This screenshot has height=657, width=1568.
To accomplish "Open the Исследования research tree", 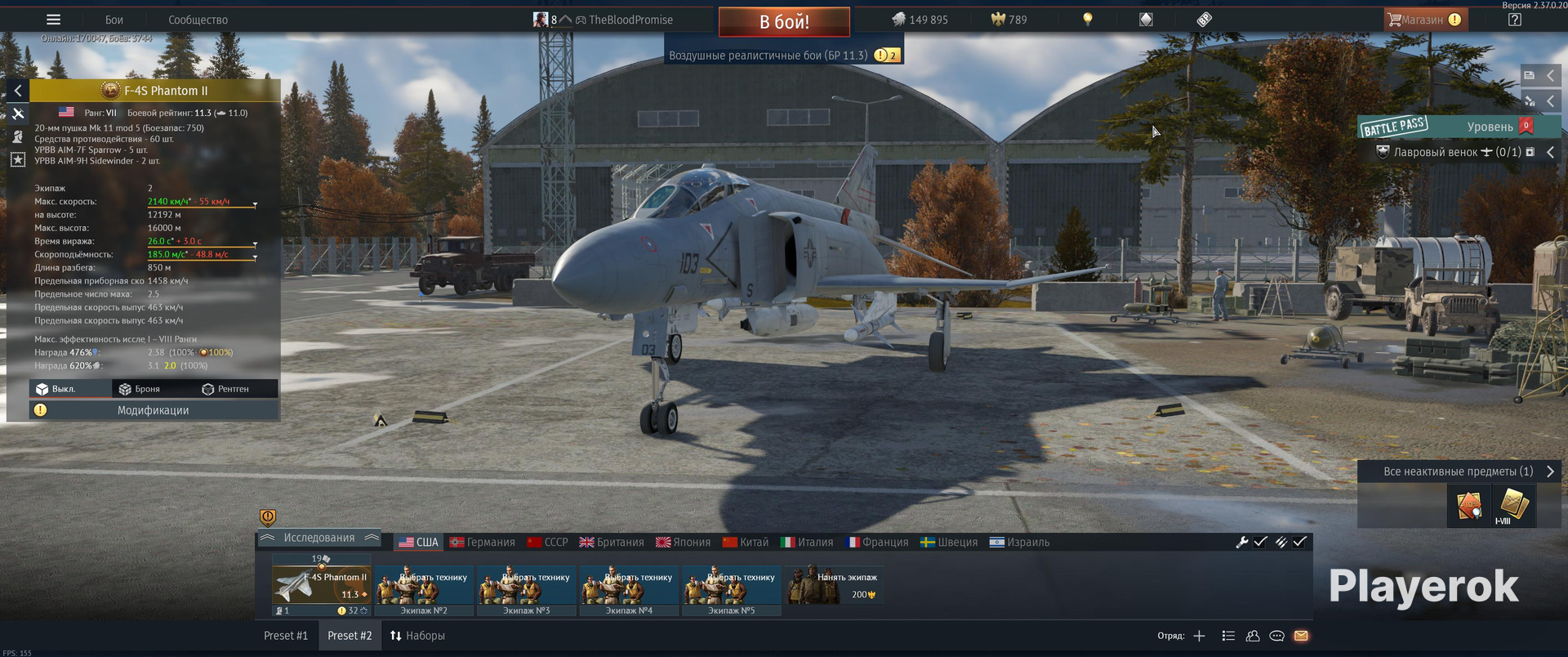I will 318,538.
